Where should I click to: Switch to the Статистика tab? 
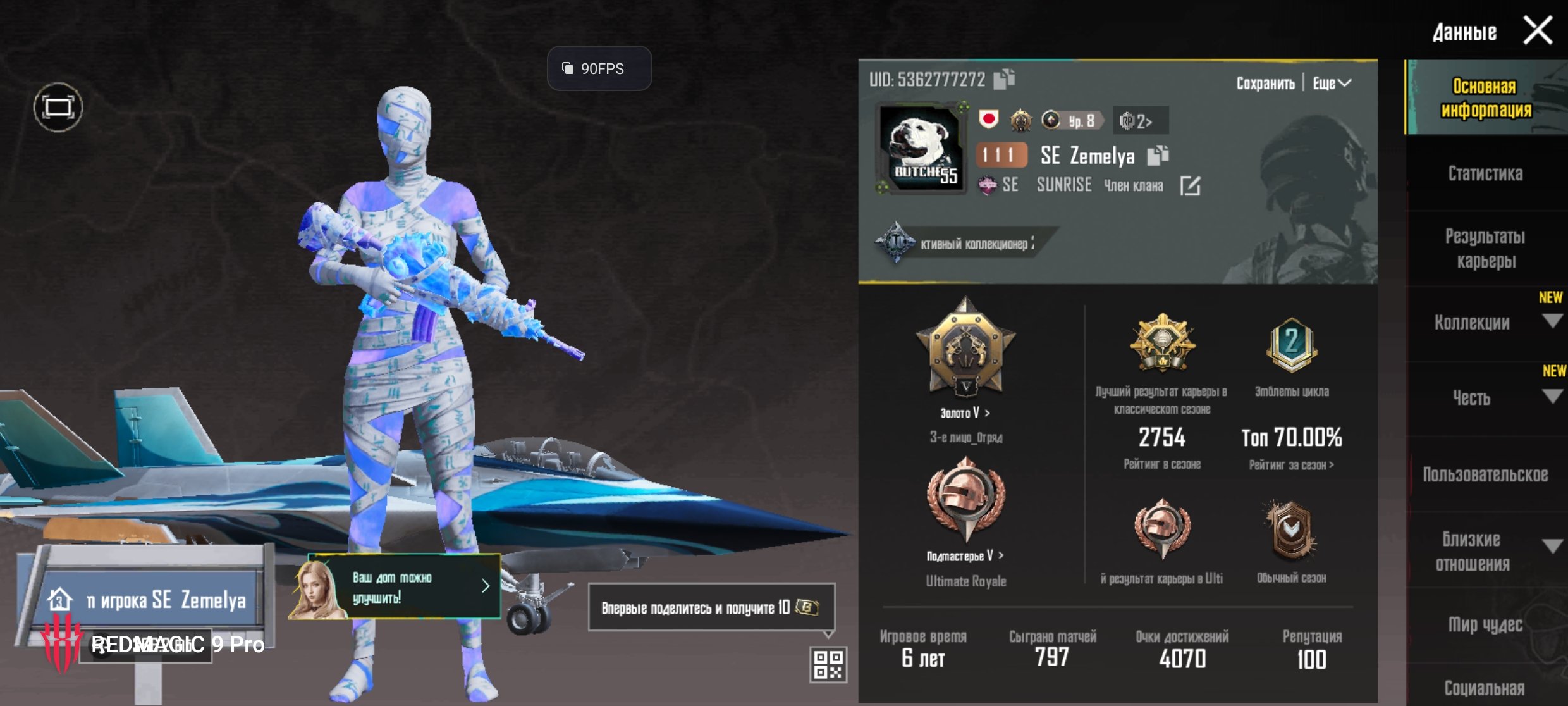(1485, 174)
